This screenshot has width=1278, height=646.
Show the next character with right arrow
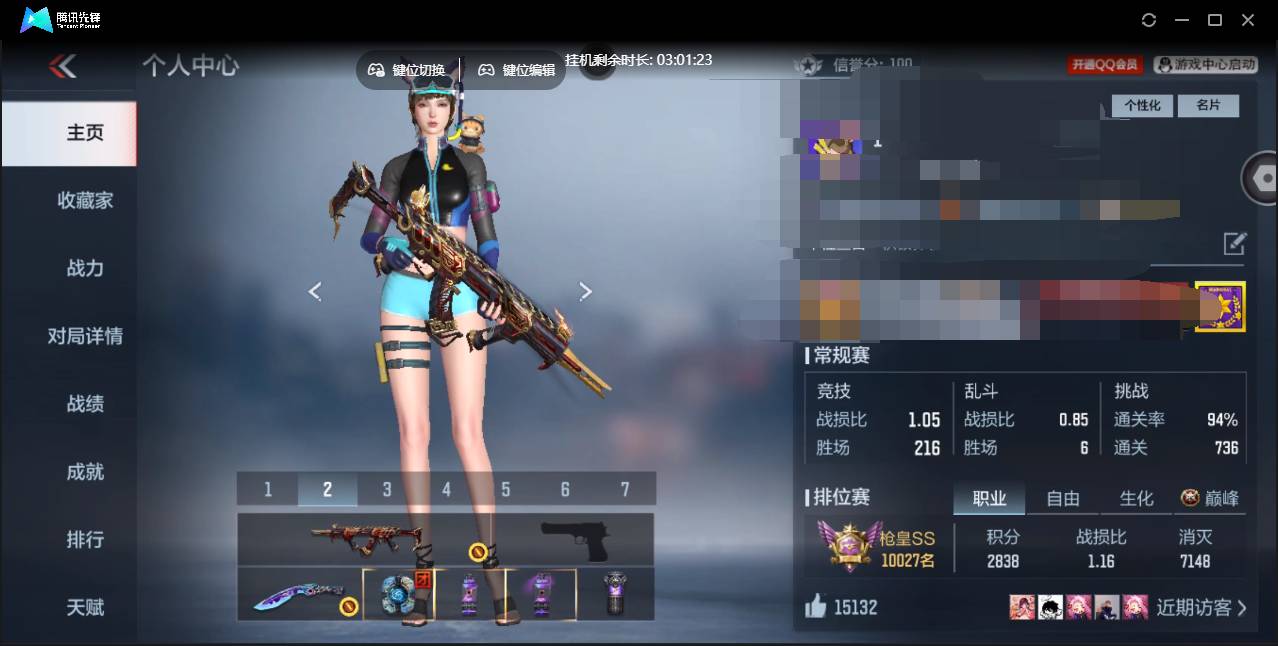pyautogui.click(x=586, y=291)
